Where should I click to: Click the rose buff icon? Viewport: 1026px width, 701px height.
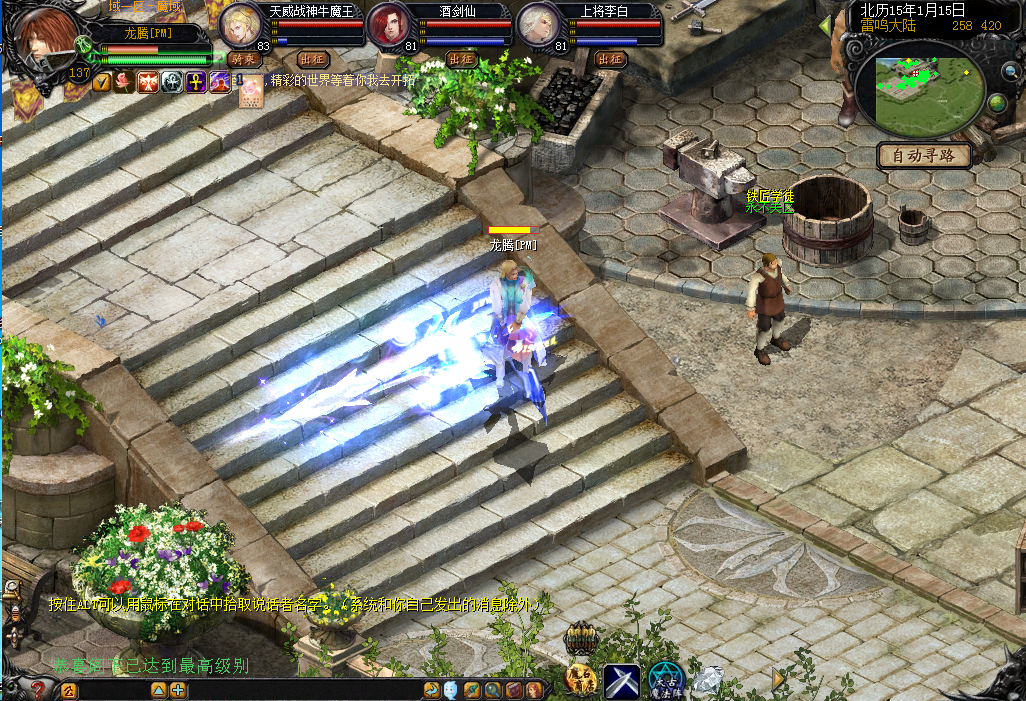click(x=124, y=82)
